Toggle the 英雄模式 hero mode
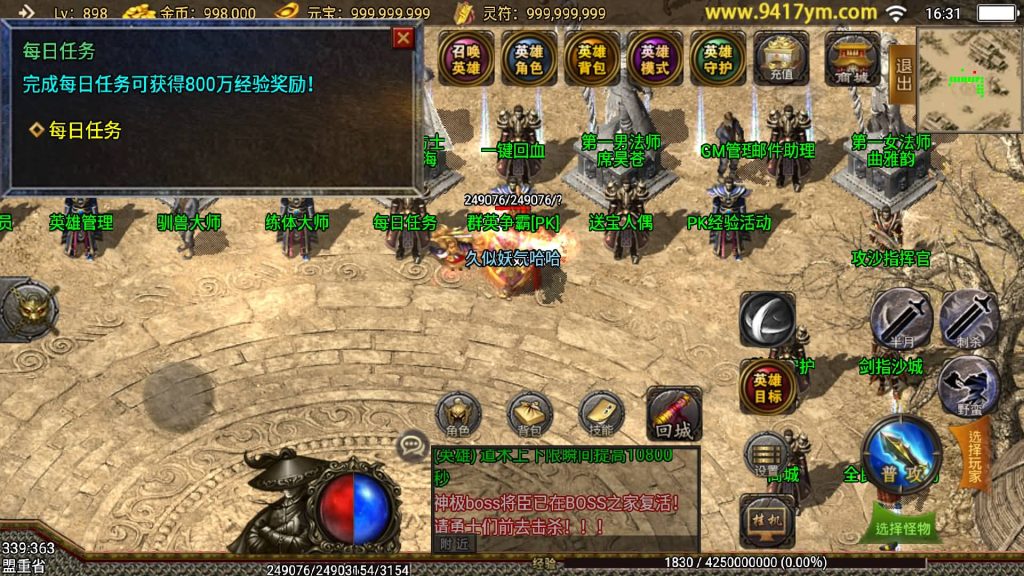1024x576 pixels. pos(655,59)
